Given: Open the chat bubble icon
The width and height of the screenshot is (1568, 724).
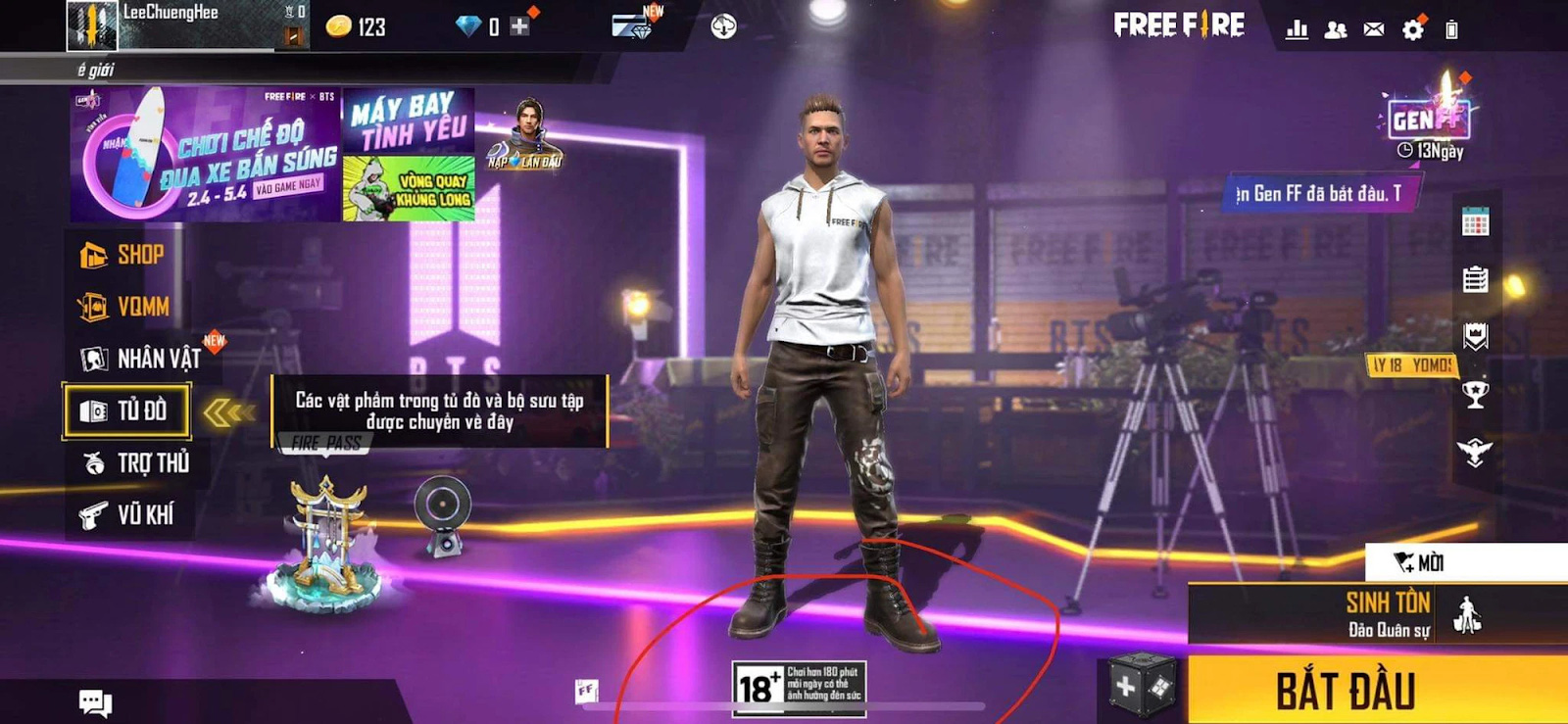Looking at the screenshot, I should pos(95,701).
